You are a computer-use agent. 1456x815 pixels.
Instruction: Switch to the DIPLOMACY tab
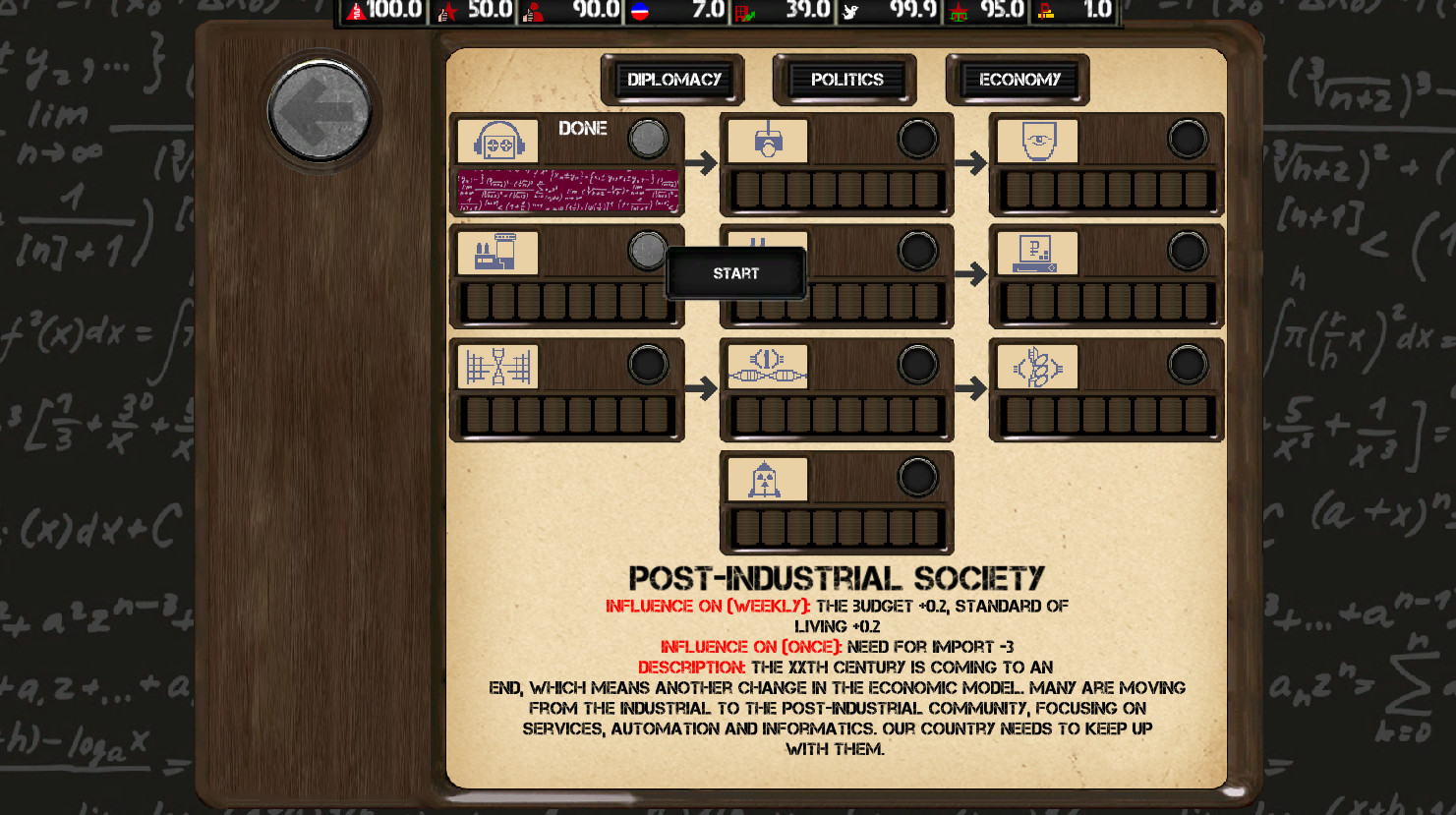point(672,79)
